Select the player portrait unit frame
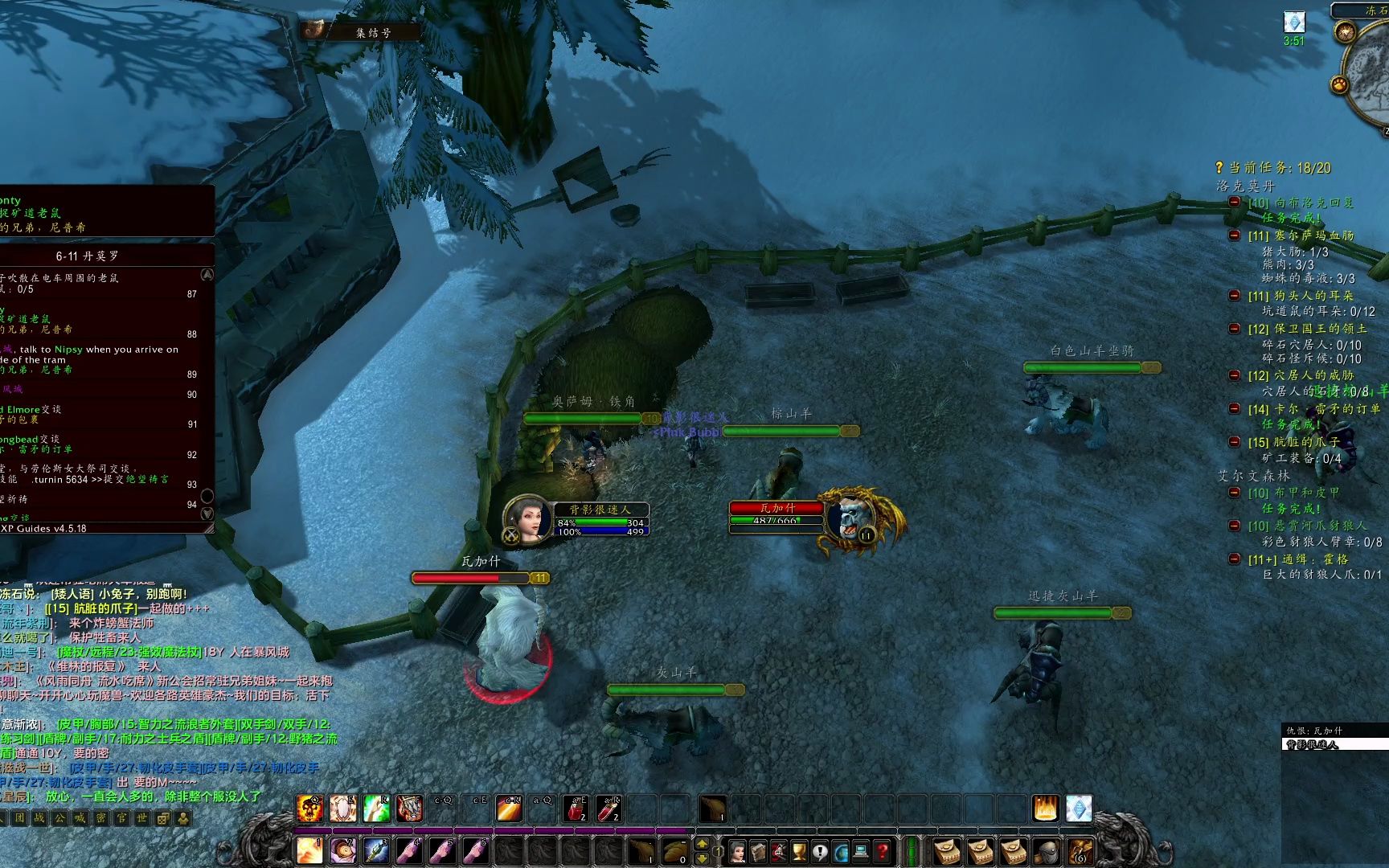1389x868 pixels. tap(527, 519)
